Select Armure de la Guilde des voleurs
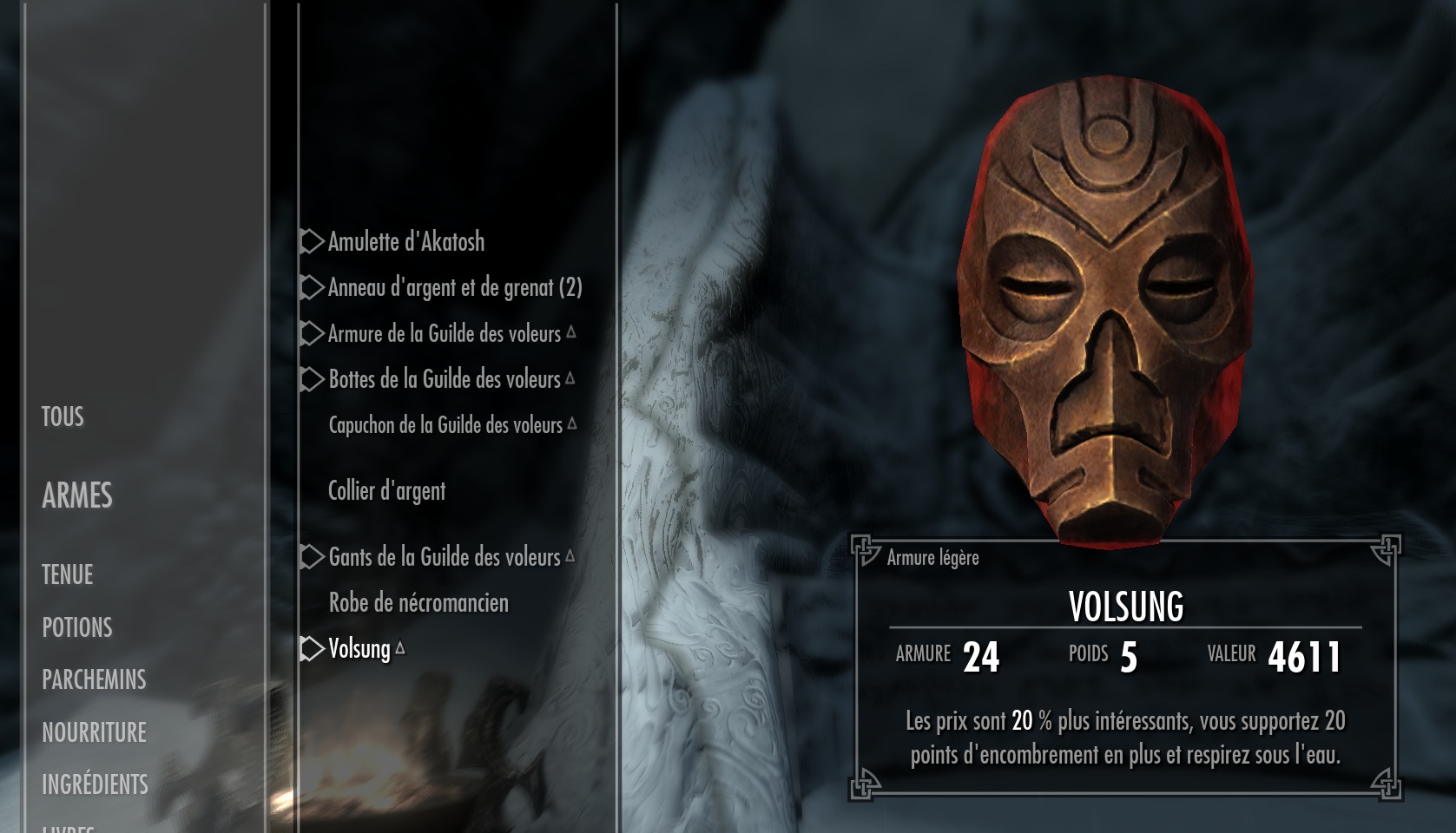 pyautogui.click(x=444, y=333)
